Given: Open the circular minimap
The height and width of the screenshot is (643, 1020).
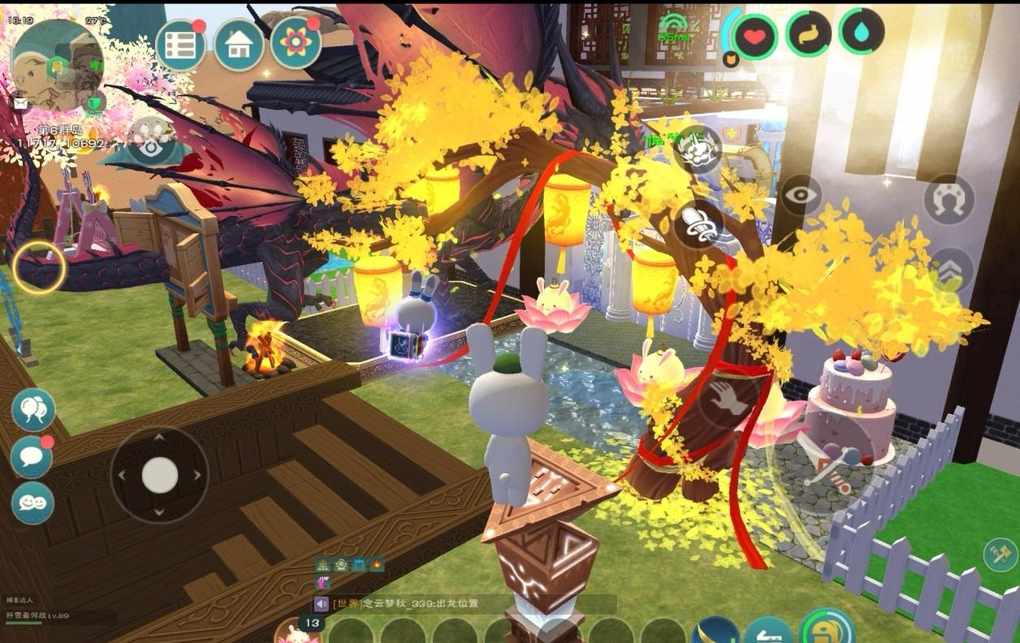Looking at the screenshot, I should [57, 65].
